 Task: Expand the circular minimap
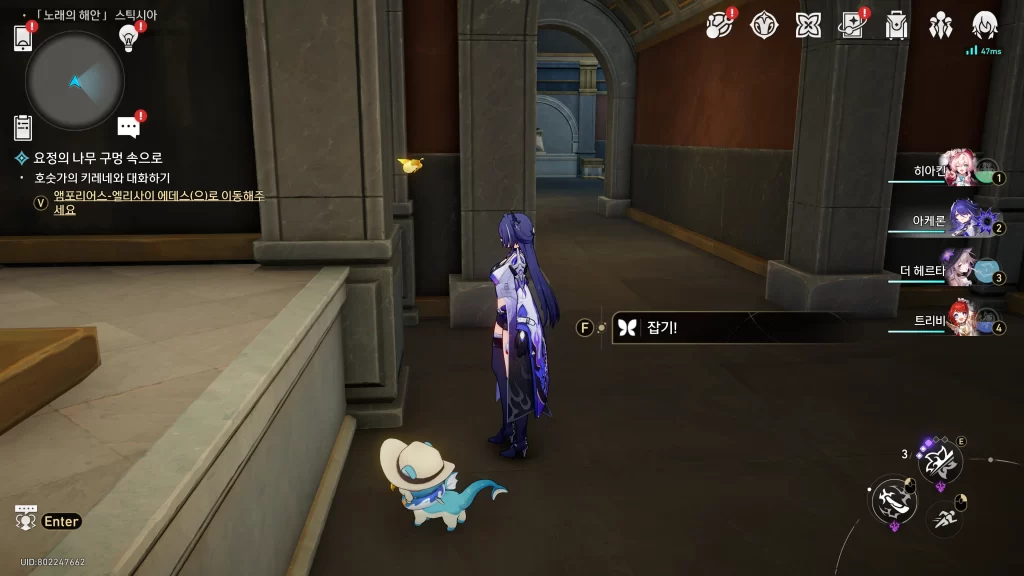click(75, 81)
